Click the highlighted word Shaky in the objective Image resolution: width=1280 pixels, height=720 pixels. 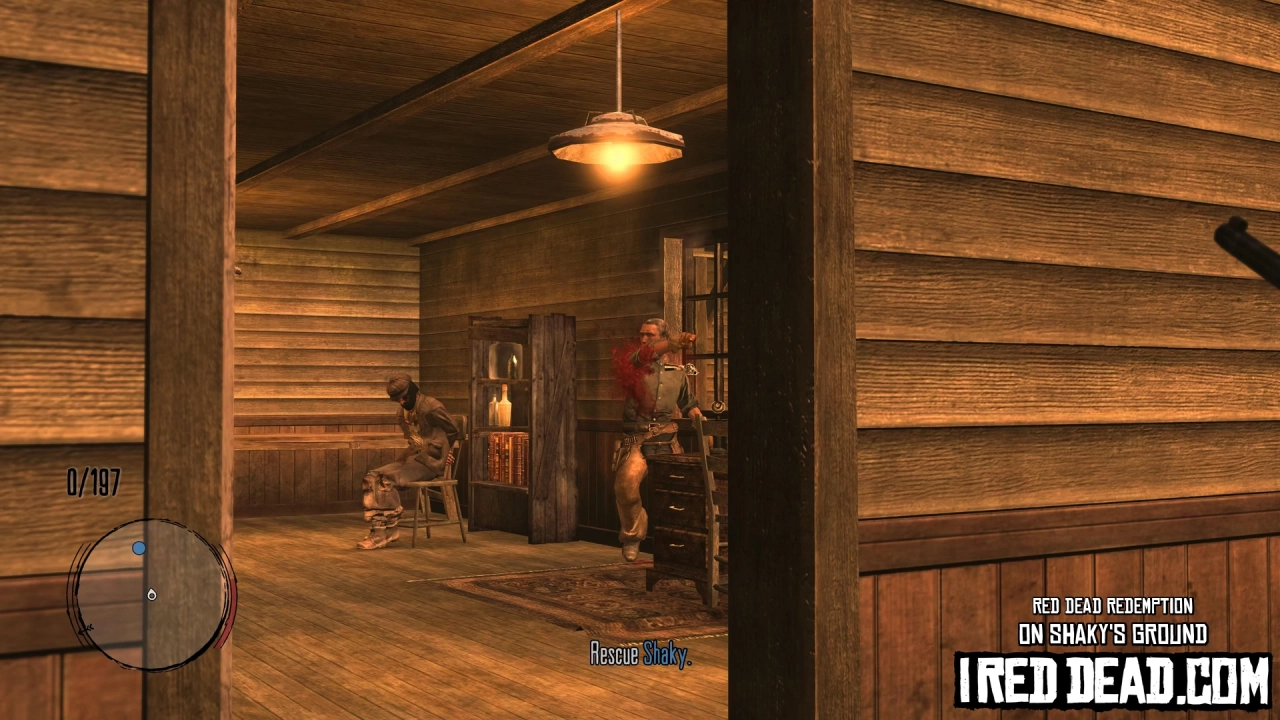coord(666,654)
